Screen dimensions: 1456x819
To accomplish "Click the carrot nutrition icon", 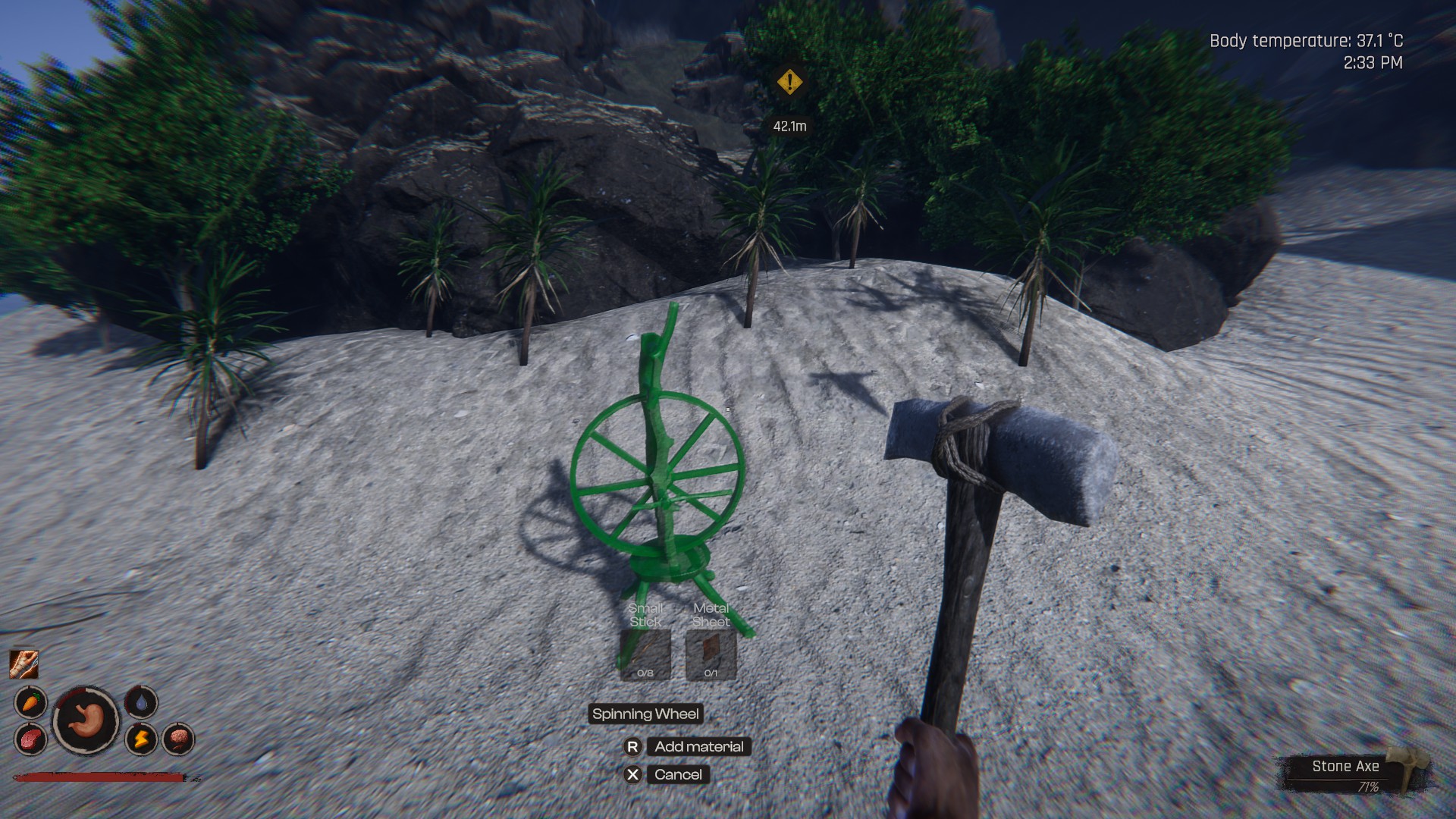I will click(x=30, y=702).
